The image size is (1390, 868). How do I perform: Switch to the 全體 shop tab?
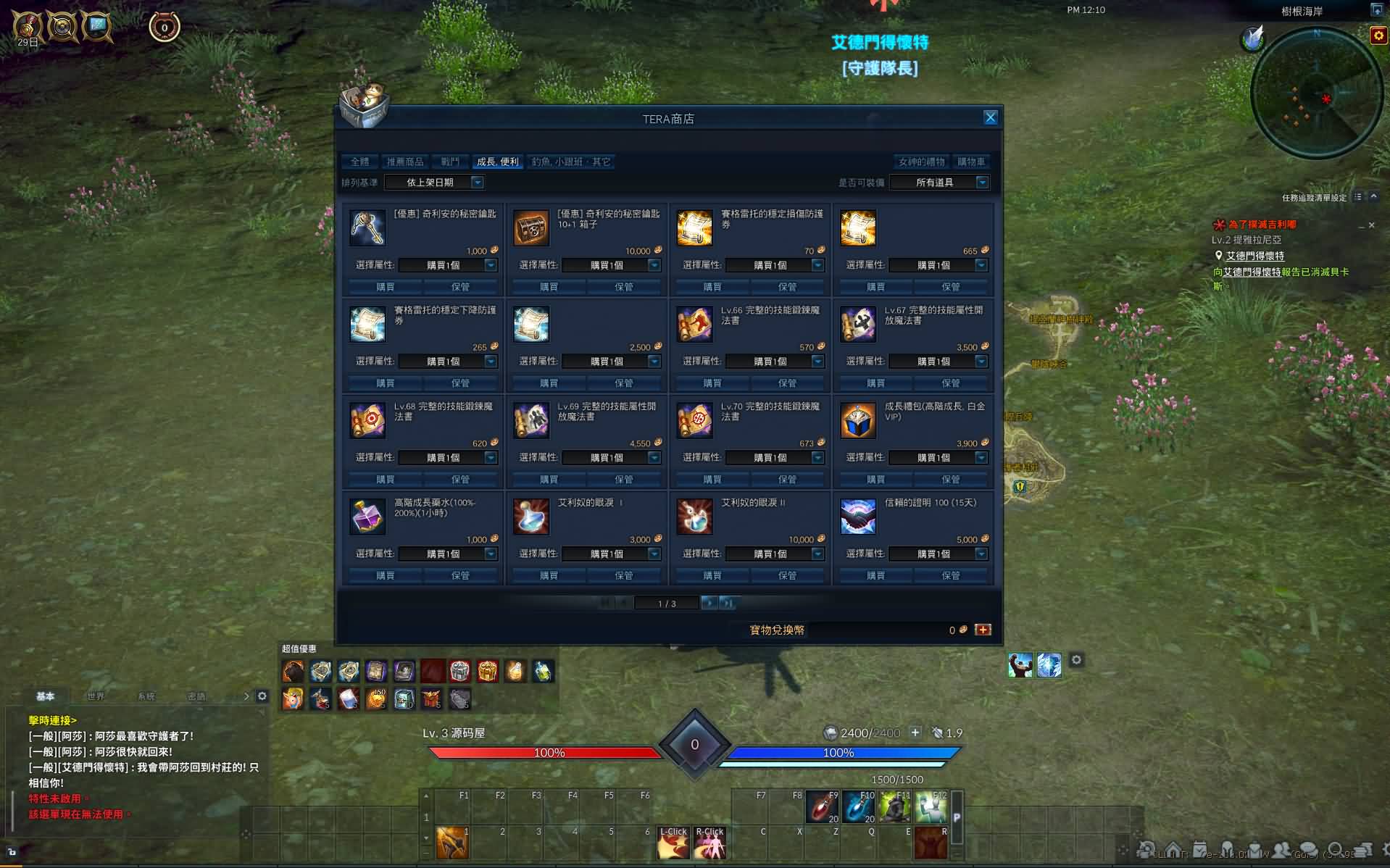359,162
